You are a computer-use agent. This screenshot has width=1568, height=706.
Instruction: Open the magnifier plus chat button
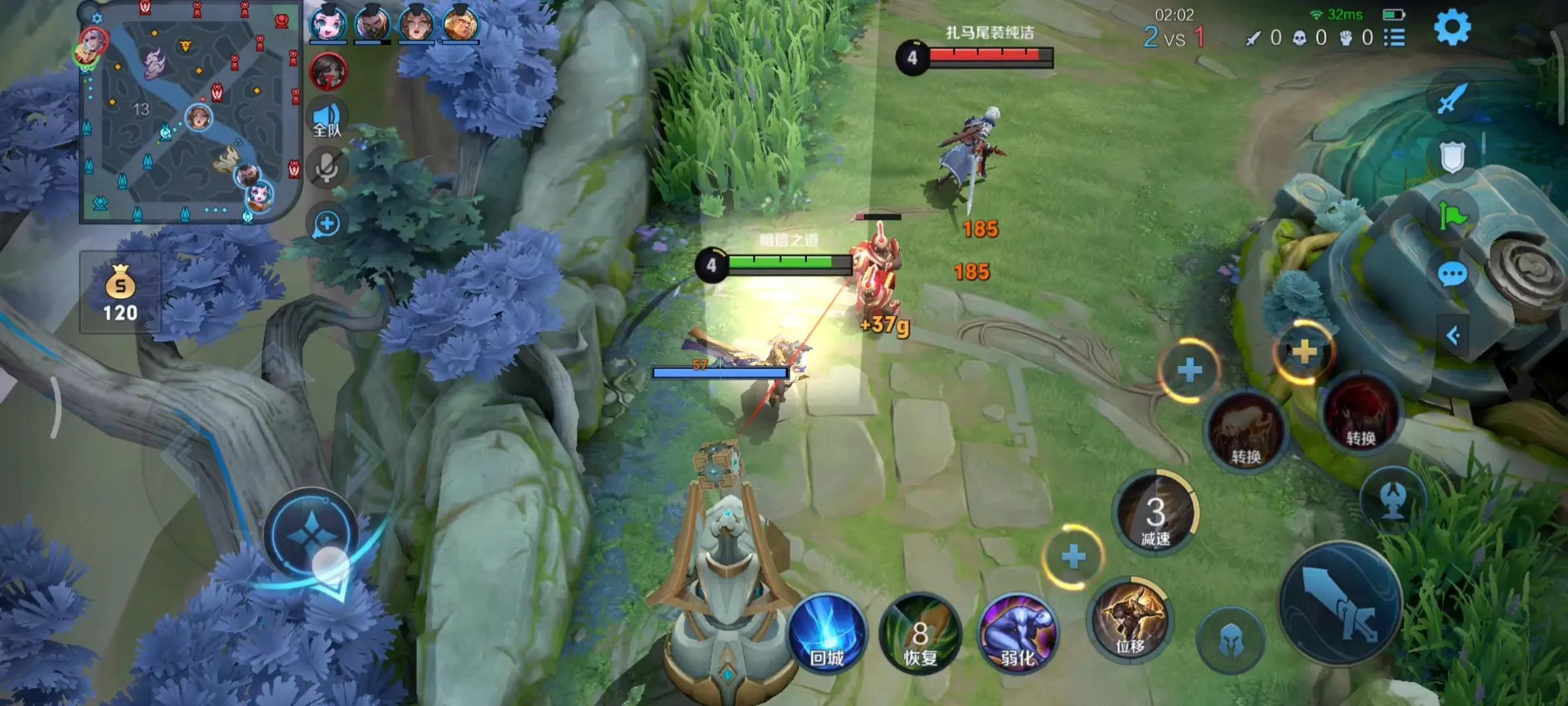click(x=327, y=224)
